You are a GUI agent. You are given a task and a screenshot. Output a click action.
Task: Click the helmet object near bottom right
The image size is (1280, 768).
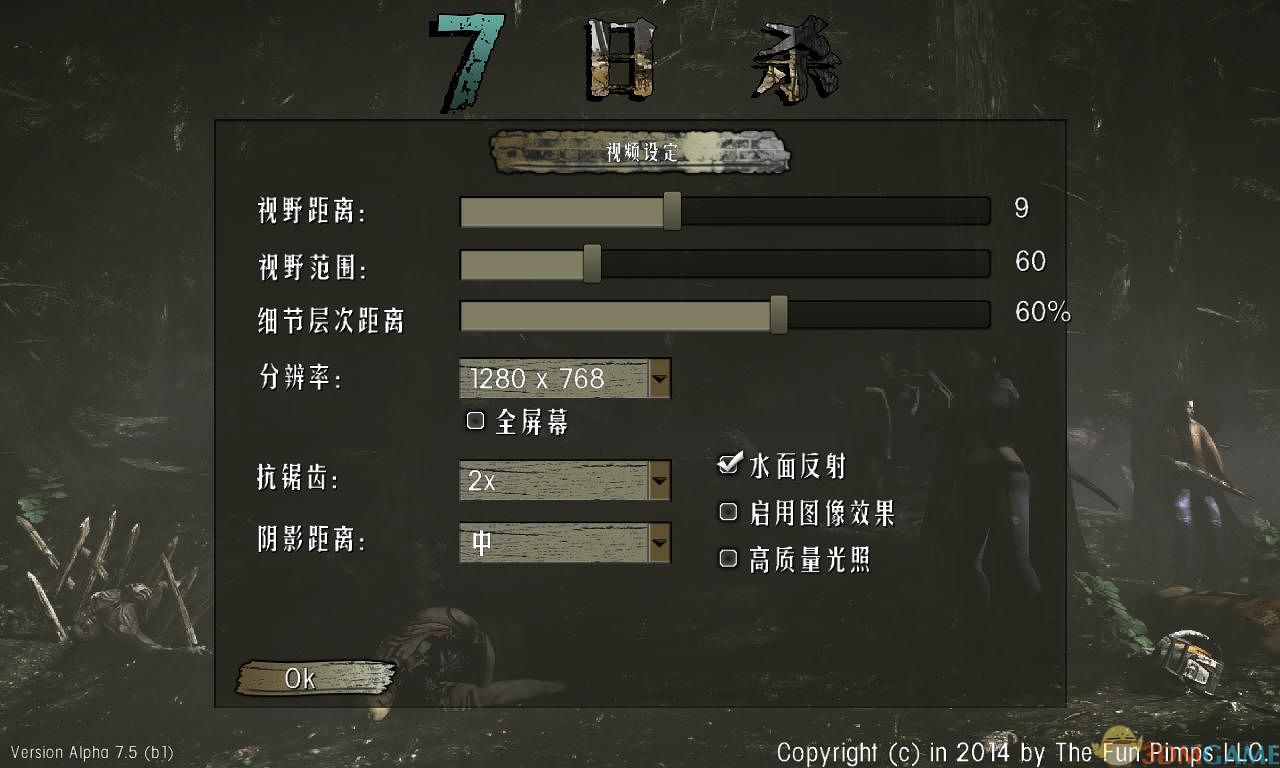point(1190,660)
